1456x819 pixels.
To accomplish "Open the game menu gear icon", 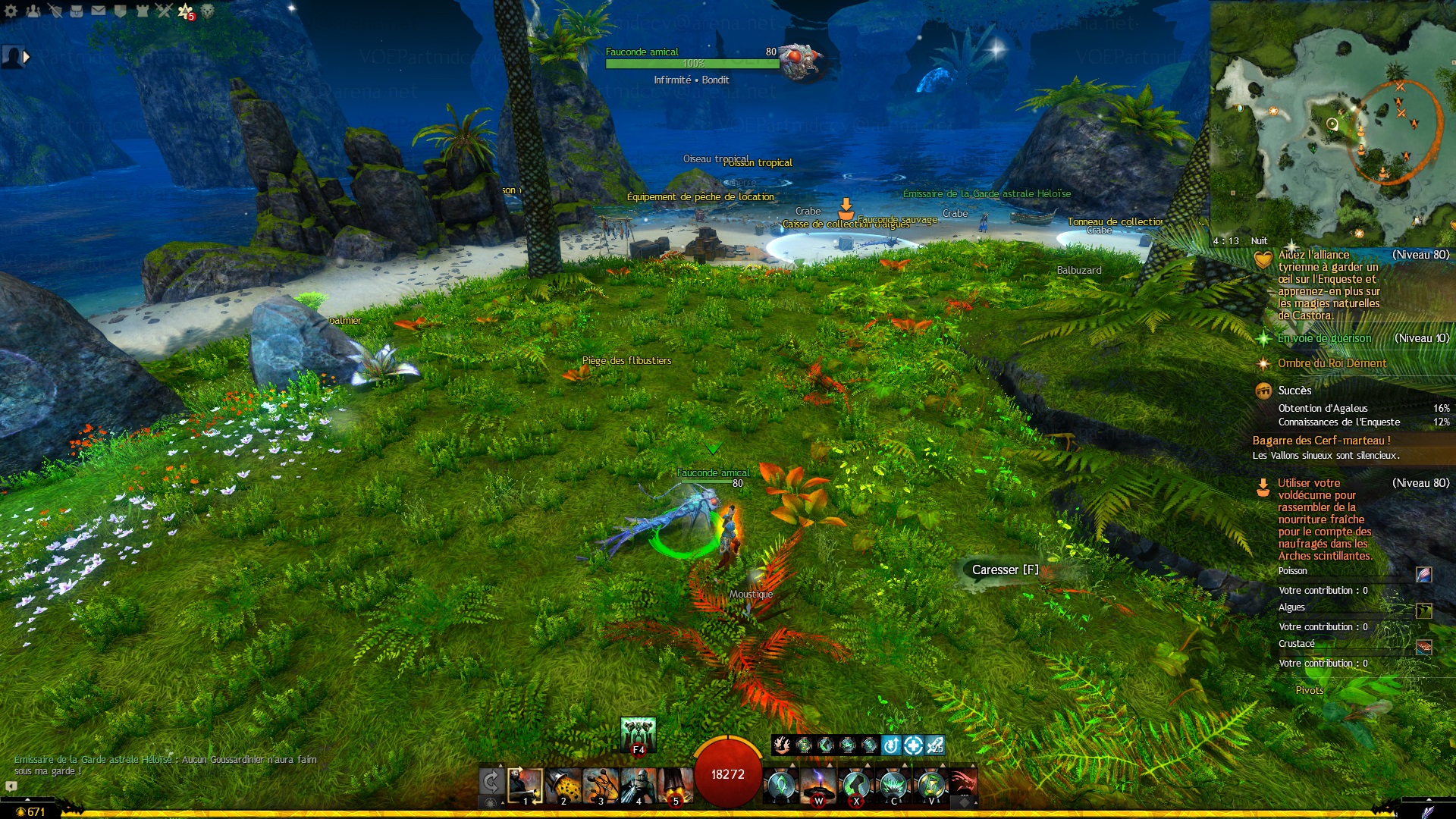I will tap(11, 11).
